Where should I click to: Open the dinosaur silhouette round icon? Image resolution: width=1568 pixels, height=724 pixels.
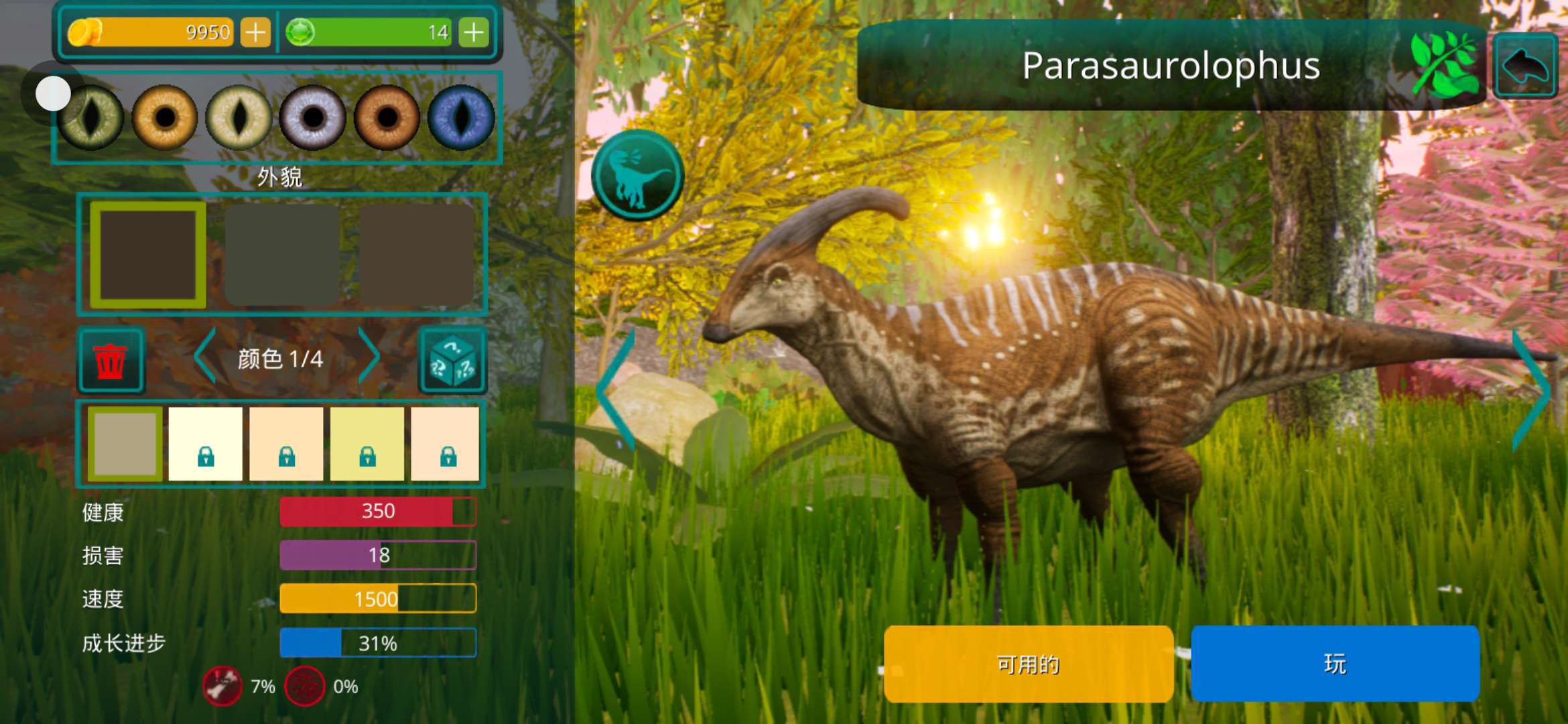[637, 176]
